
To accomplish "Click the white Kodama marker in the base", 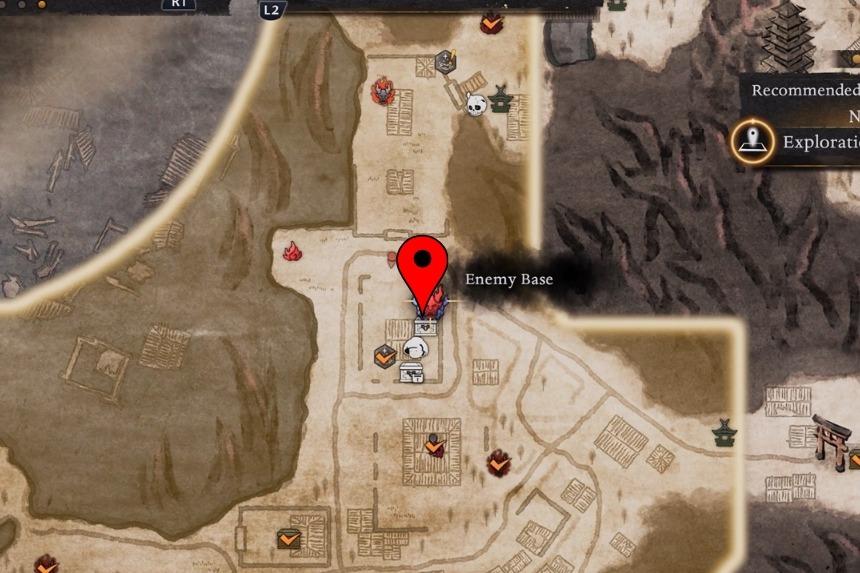I will (x=416, y=348).
